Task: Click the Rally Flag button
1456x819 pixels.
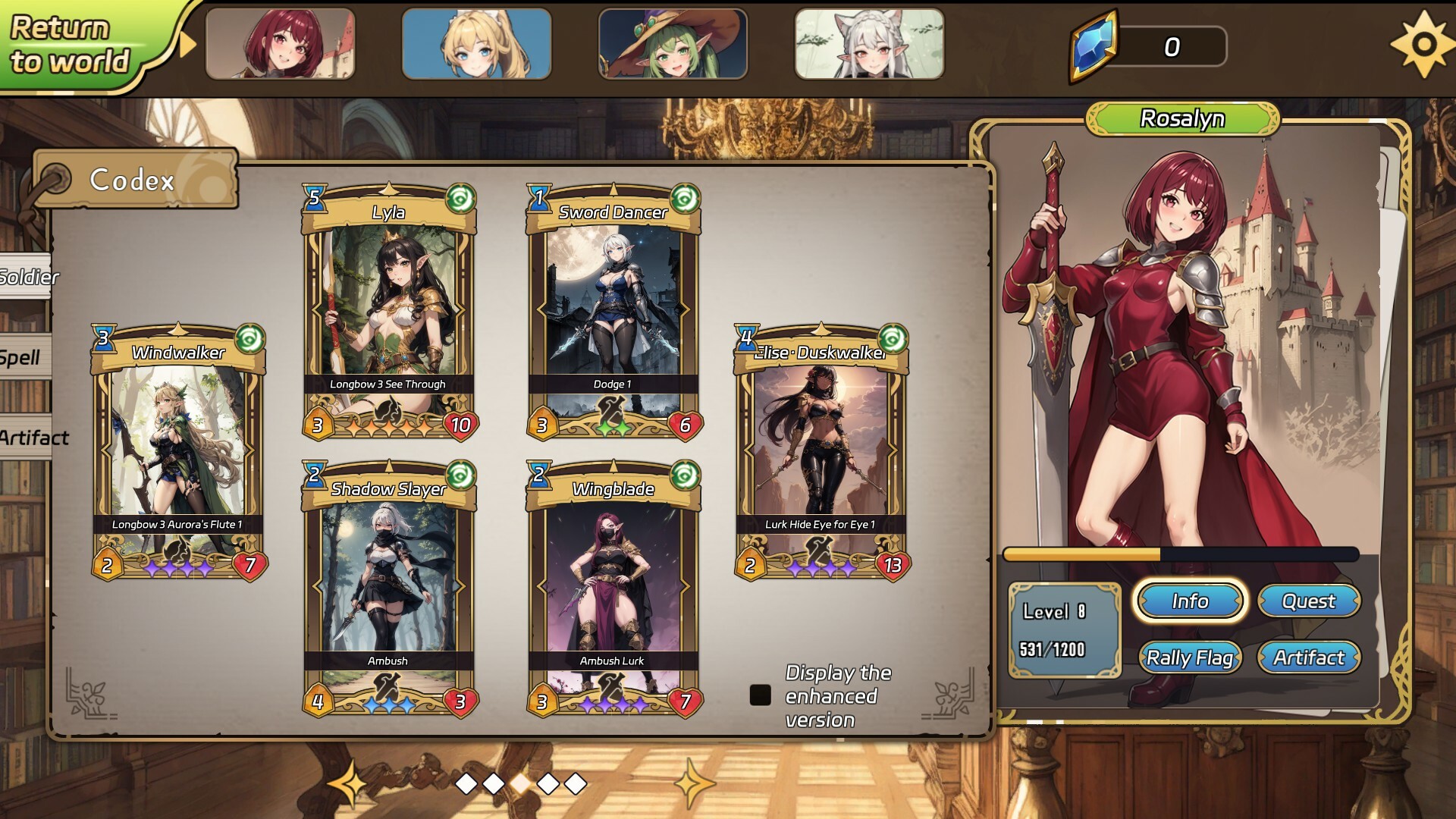Action: [1189, 657]
